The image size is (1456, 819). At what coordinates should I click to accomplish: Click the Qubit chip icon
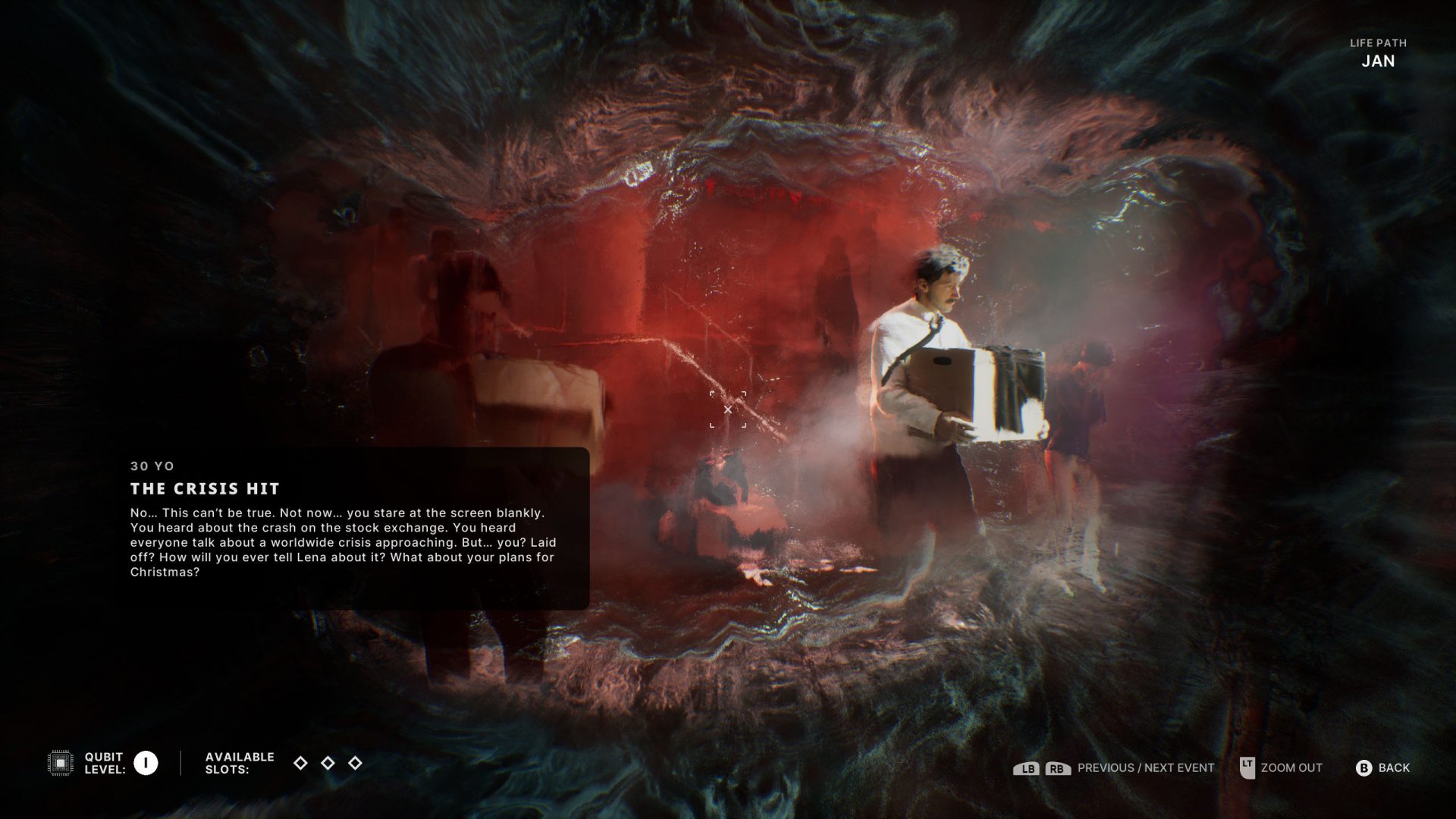pyautogui.click(x=61, y=763)
